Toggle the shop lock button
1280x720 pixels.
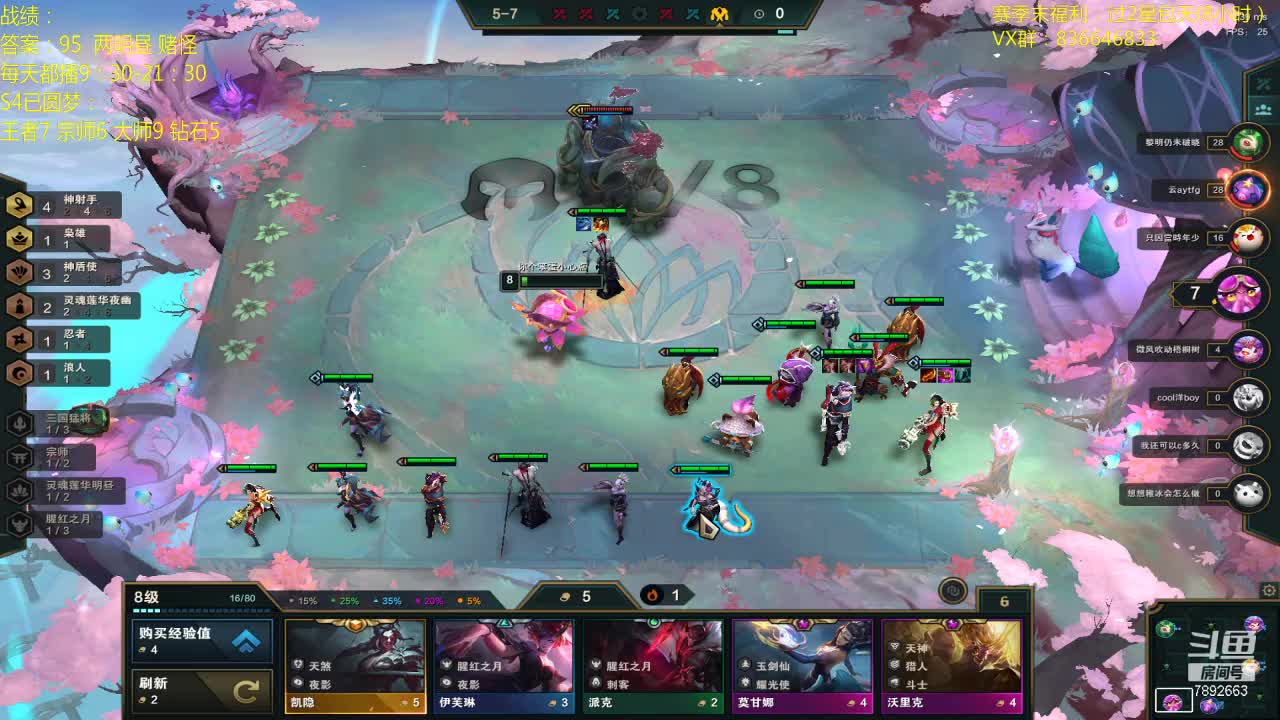(953, 591)
